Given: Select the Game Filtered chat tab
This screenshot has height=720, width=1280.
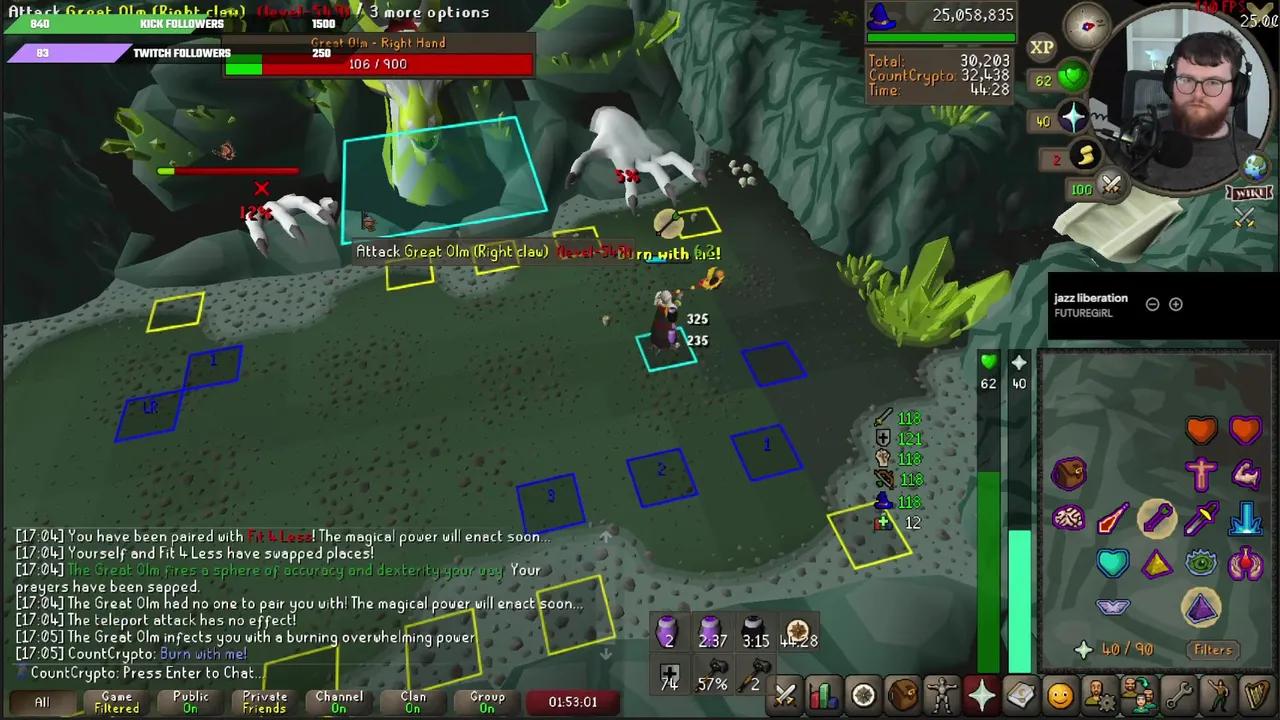Looking at the screenshot, I should pos(115,701).
